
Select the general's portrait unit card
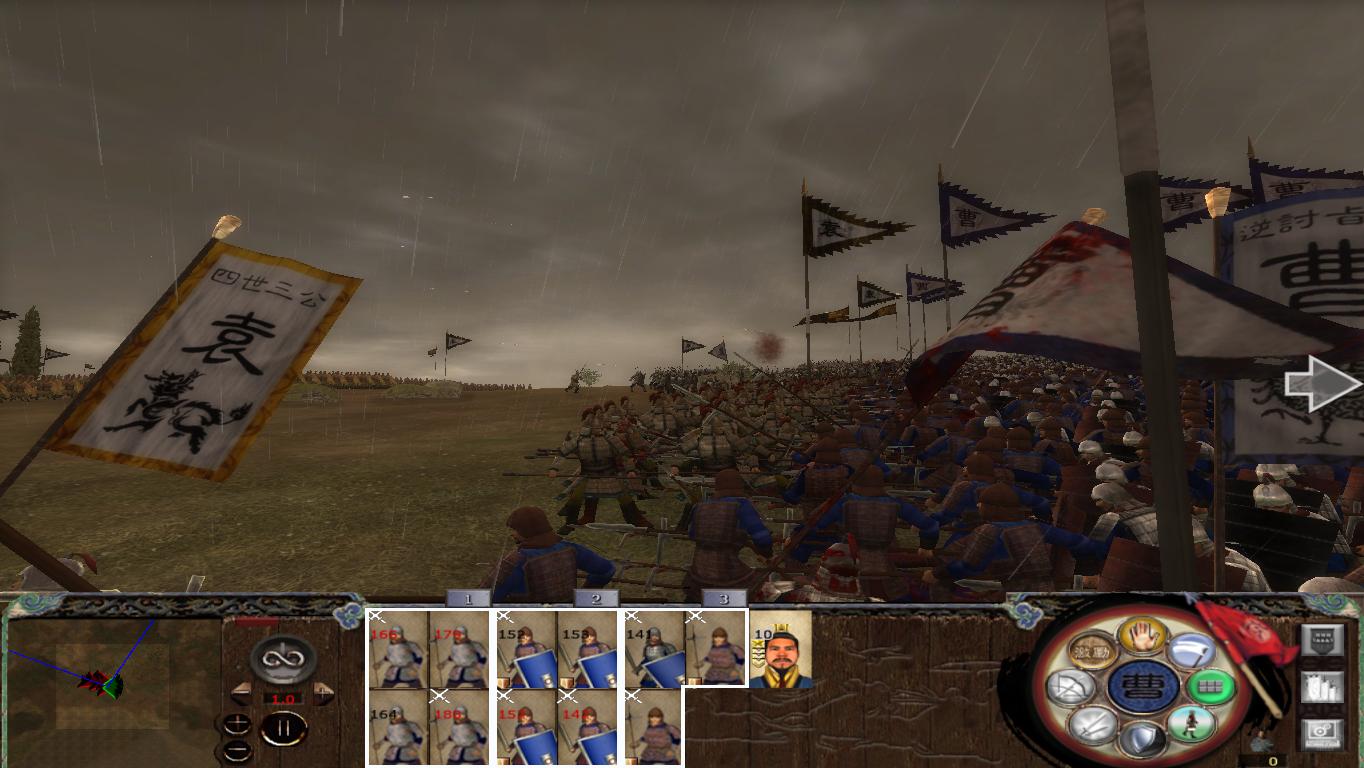click(x=780, y=652)
